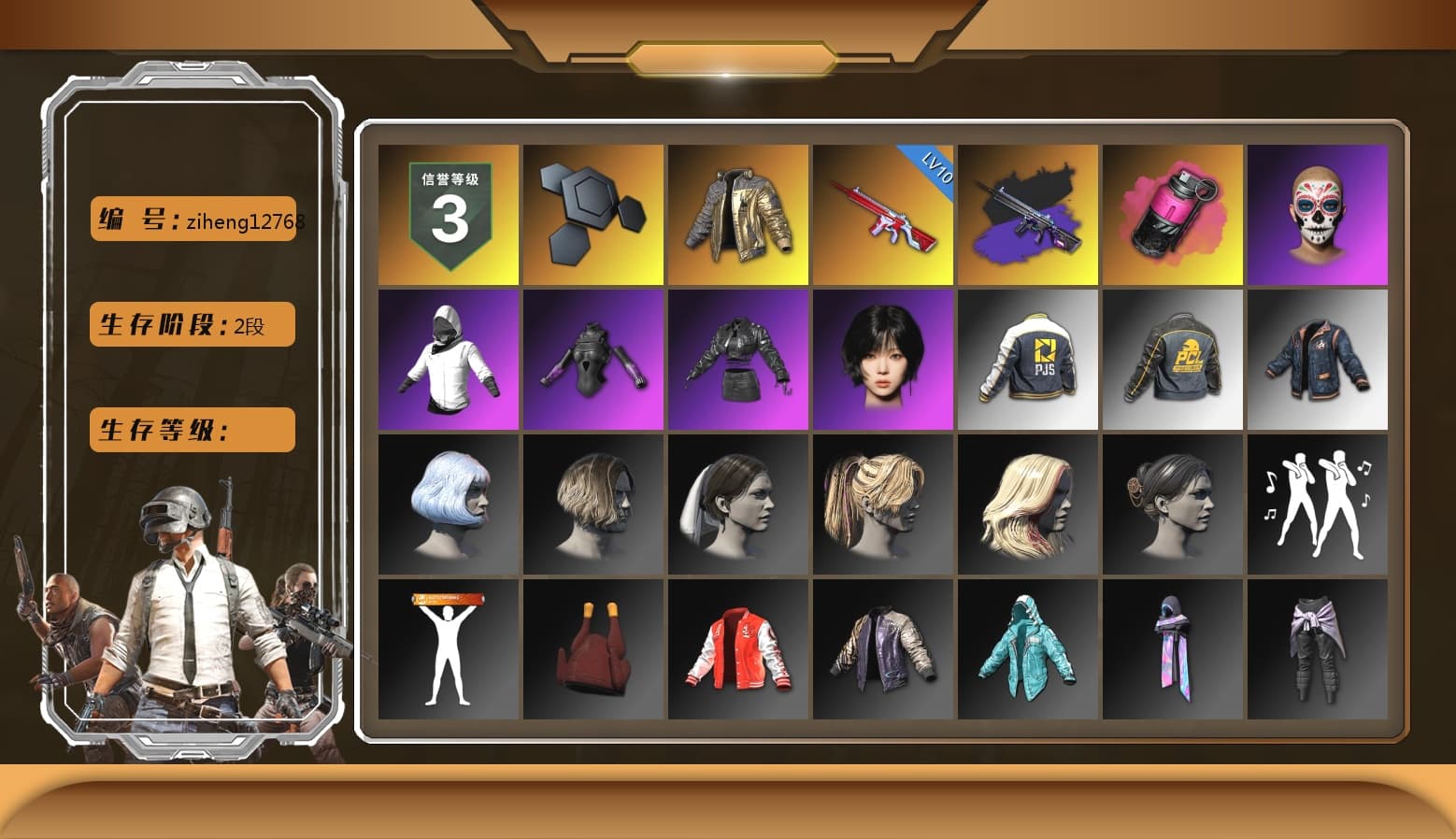Viewport: 1456px width, 839px height.
Task: View the skull face paint item
Action: (1318, 213)
